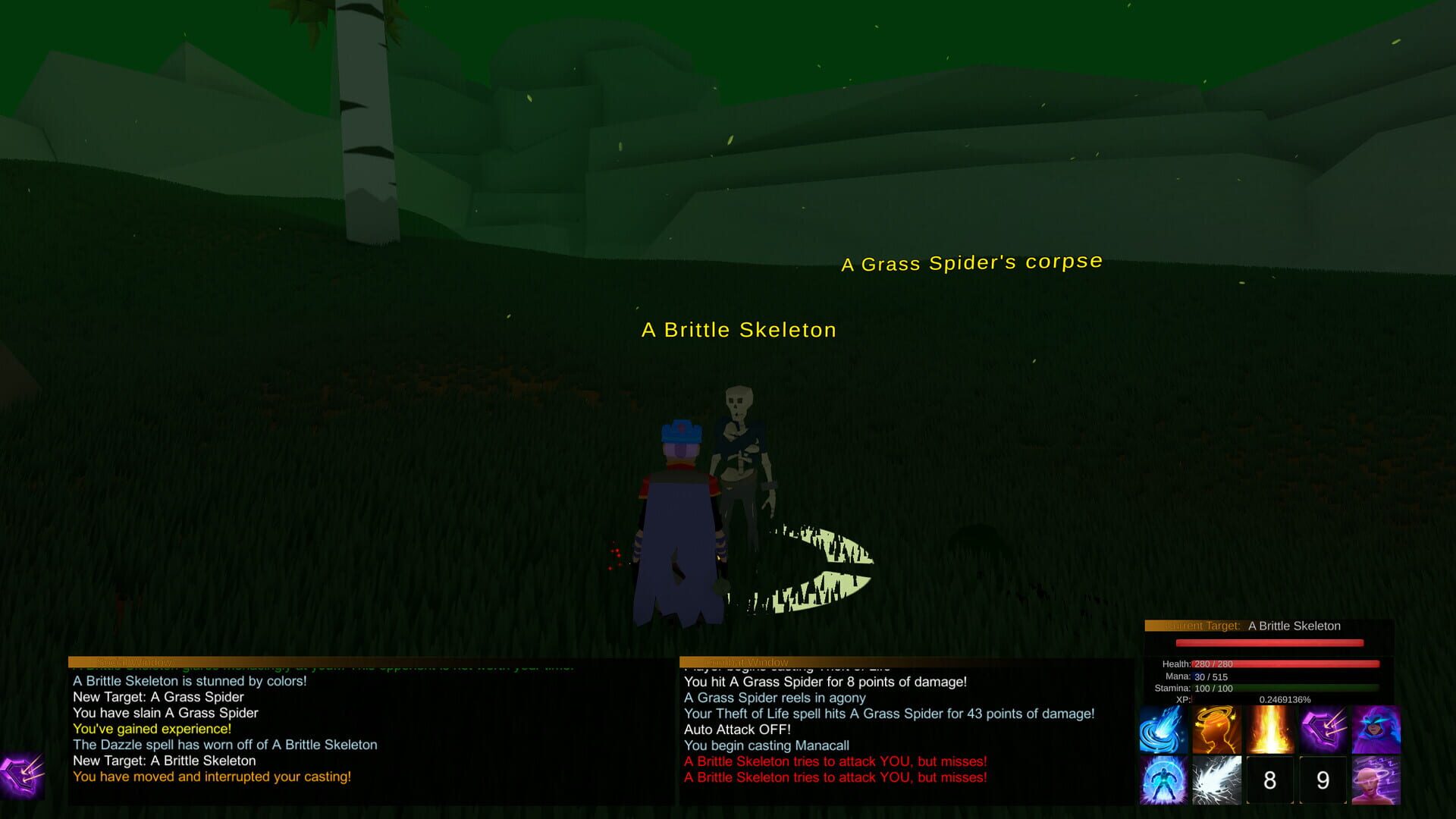Image resolution: width=1456 pixels, height=819 pixels.
Task: Toggle Auto Attack via the combat log entry
Action: (x=736, y=730)
